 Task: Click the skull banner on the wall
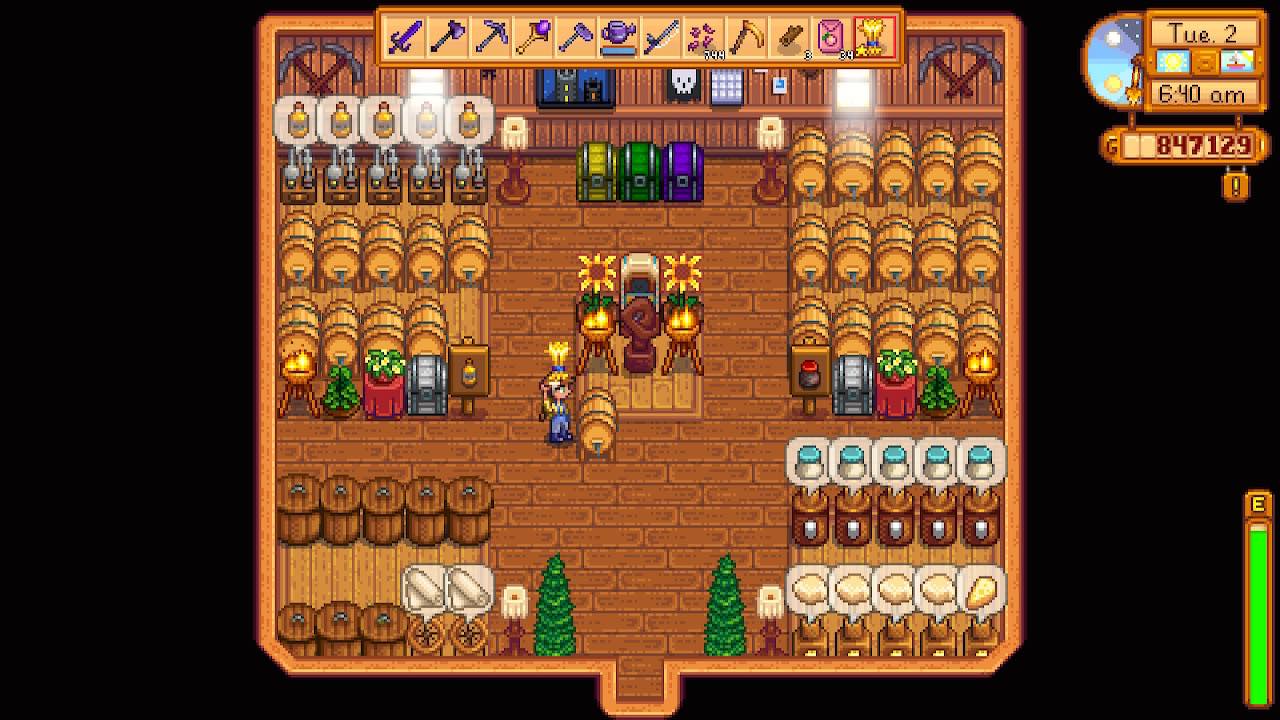(x=684, y=83)
